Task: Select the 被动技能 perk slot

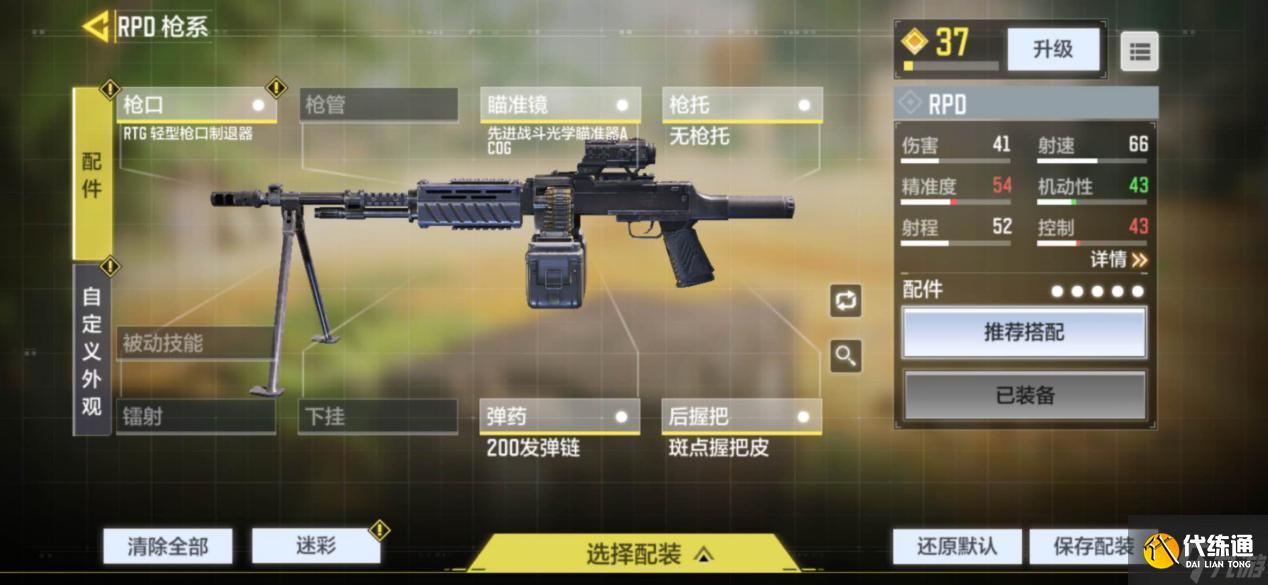Action: point(196,344)
